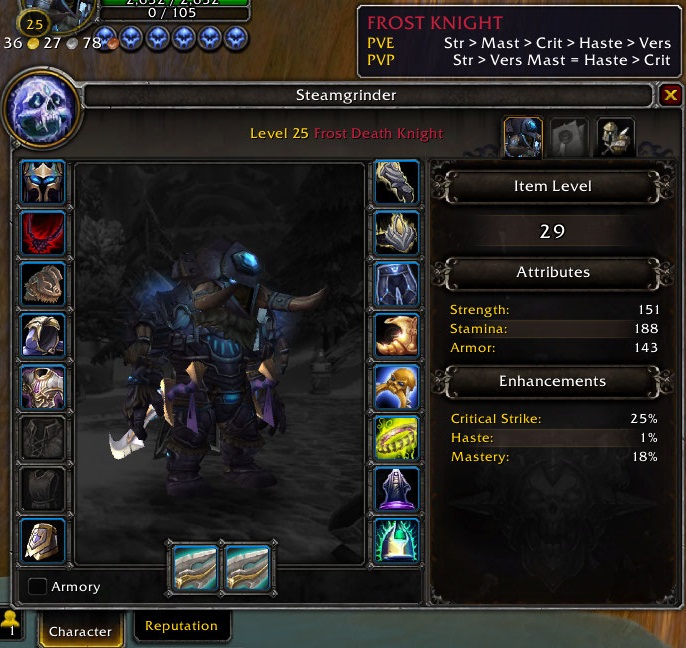
Task: Click the red necklace slot
Action: [x=43, y=234]
